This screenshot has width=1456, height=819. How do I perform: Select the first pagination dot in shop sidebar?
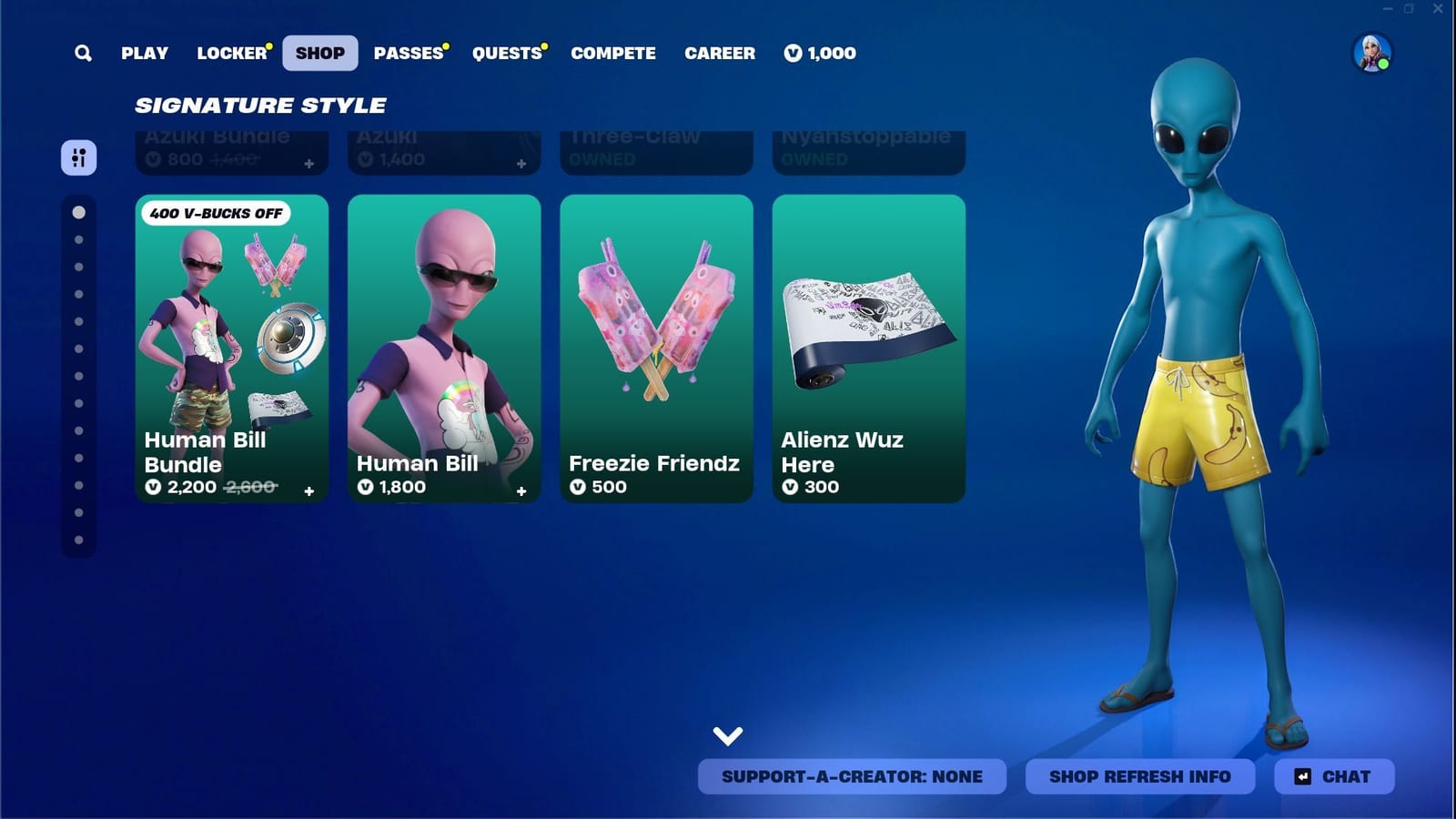(77, 210)
